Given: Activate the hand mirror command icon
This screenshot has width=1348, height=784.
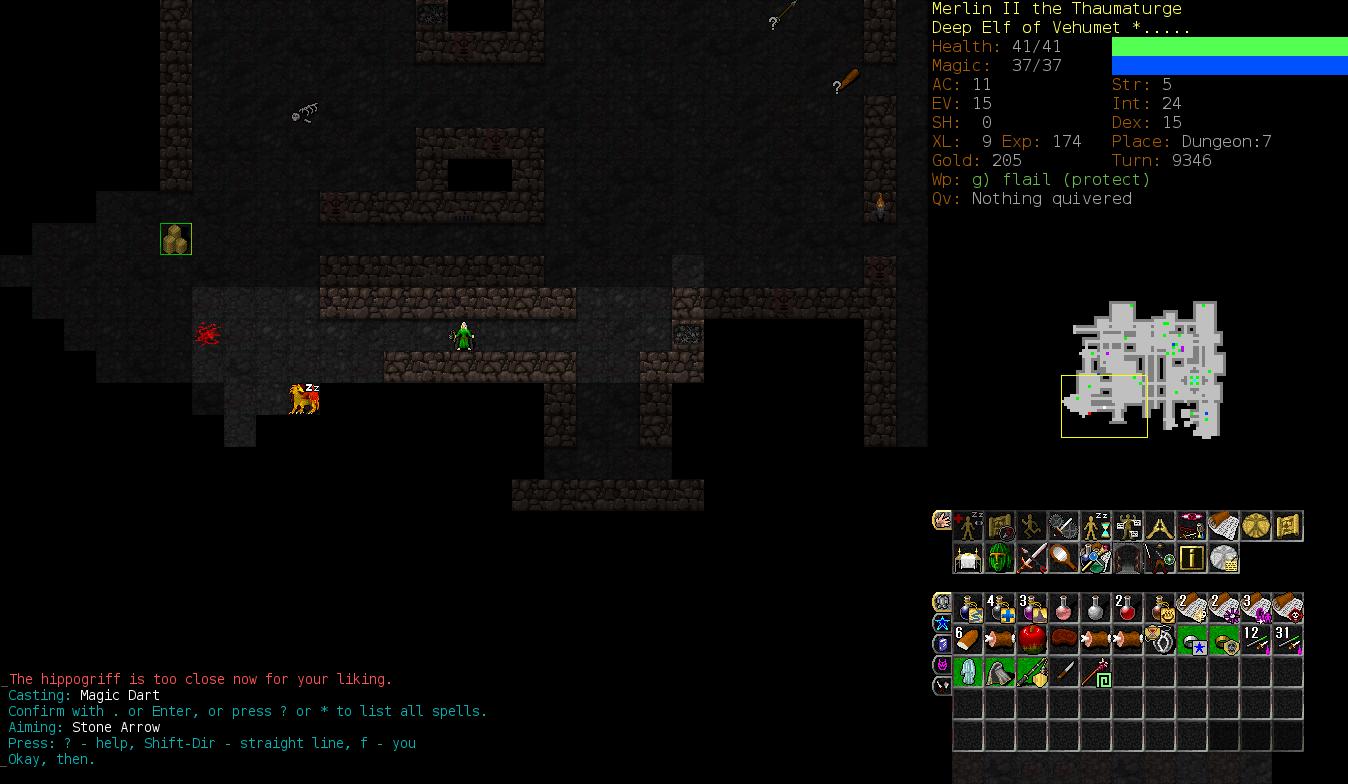Looking at the screenshot, I should (x=1064, y=558).
